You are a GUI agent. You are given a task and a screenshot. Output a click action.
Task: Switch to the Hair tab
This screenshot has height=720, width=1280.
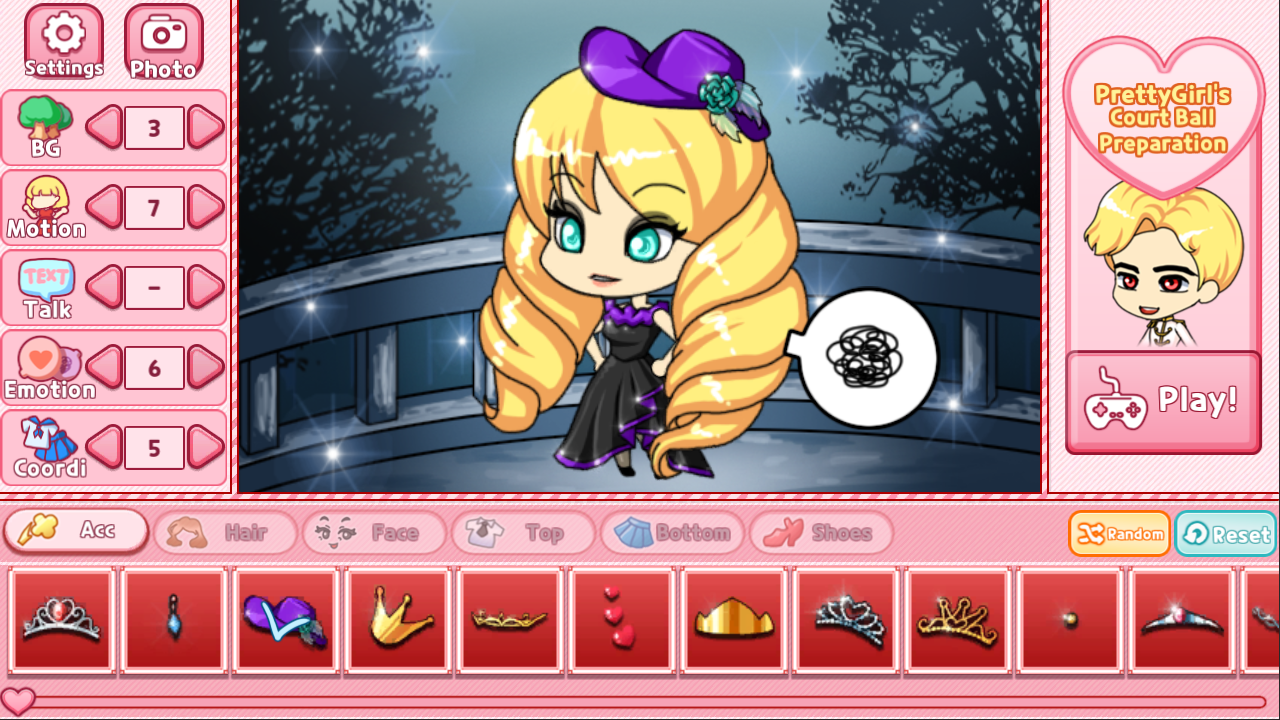coord(224,533)
